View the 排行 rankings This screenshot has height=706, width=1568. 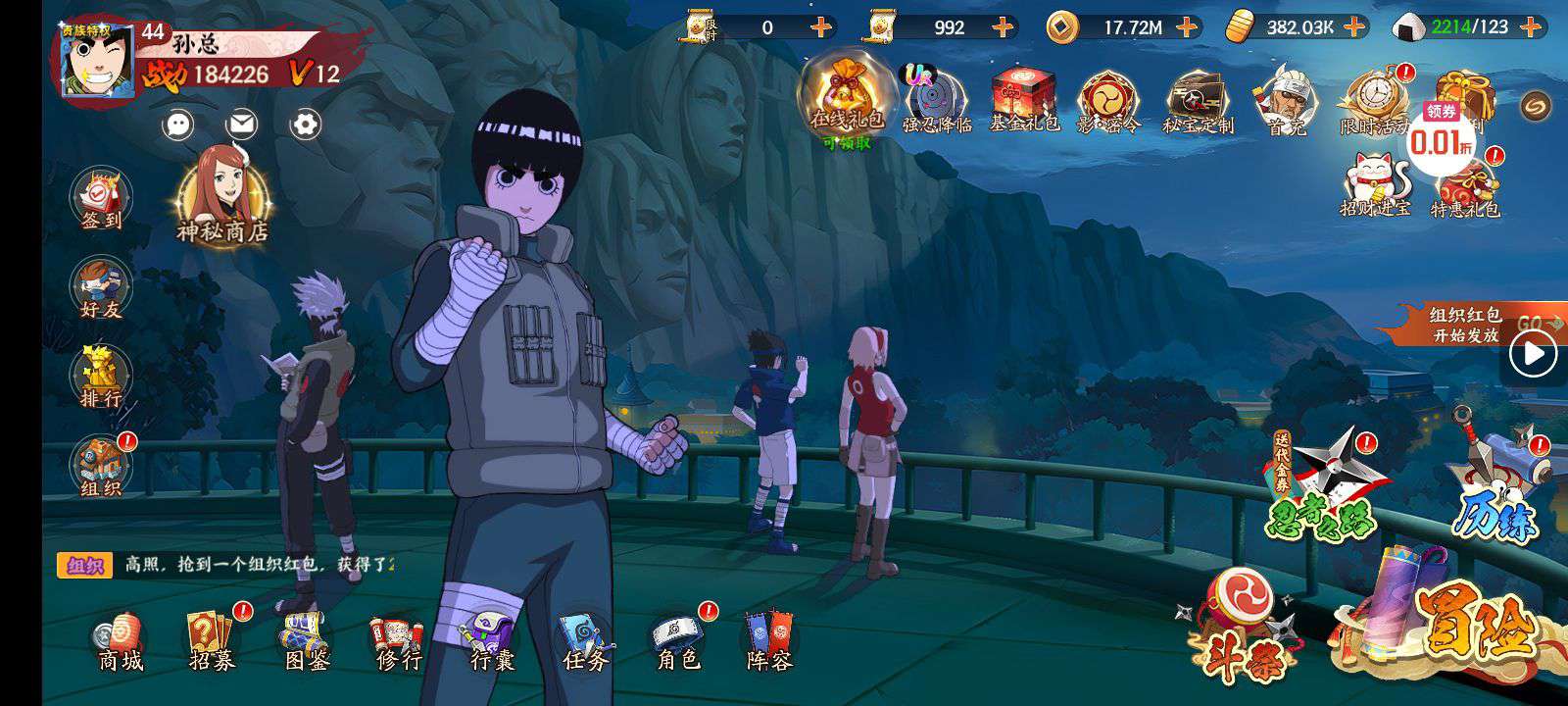click(101, 378)
